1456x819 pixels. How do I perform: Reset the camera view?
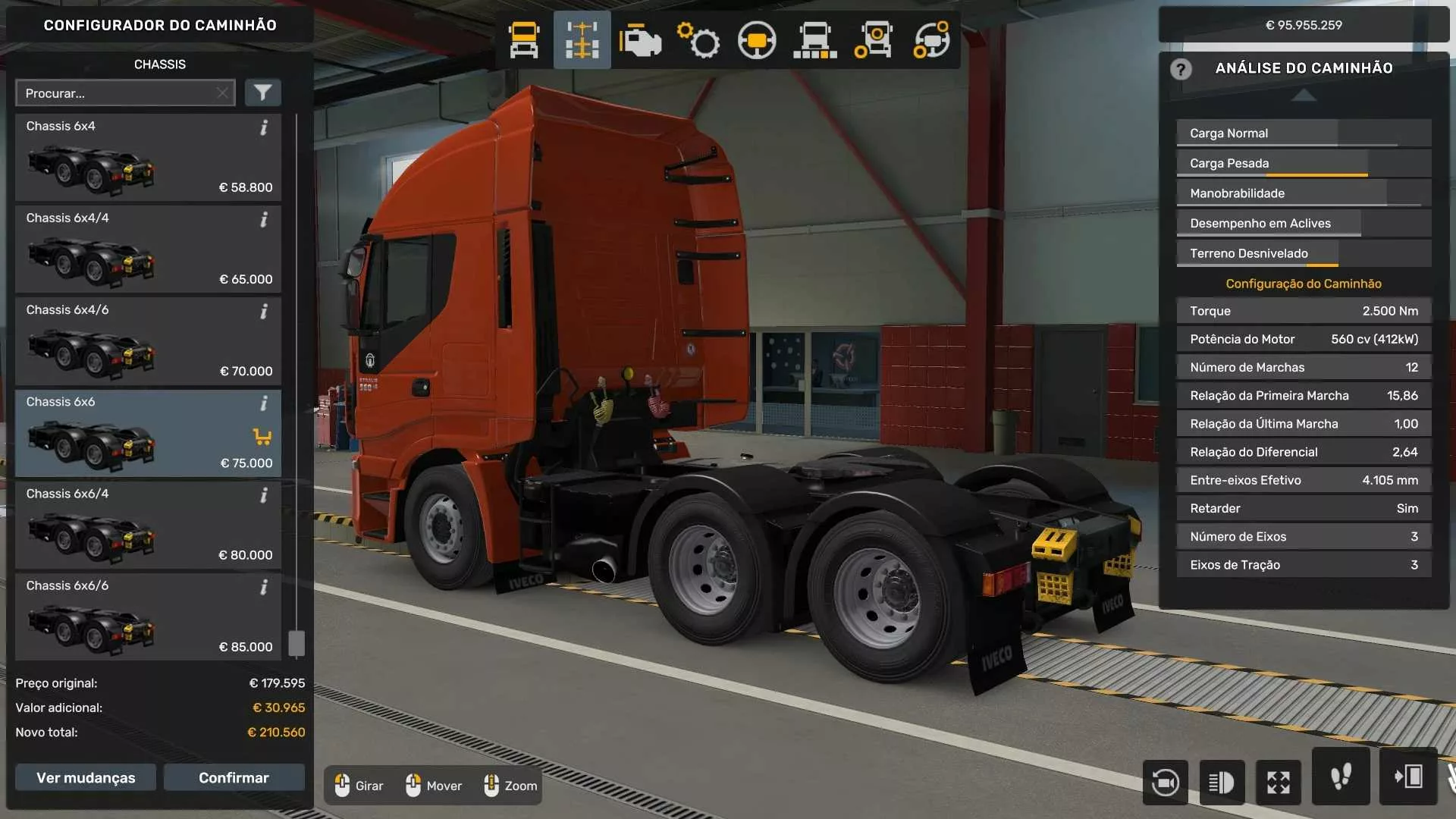(x=1165, y=782)
